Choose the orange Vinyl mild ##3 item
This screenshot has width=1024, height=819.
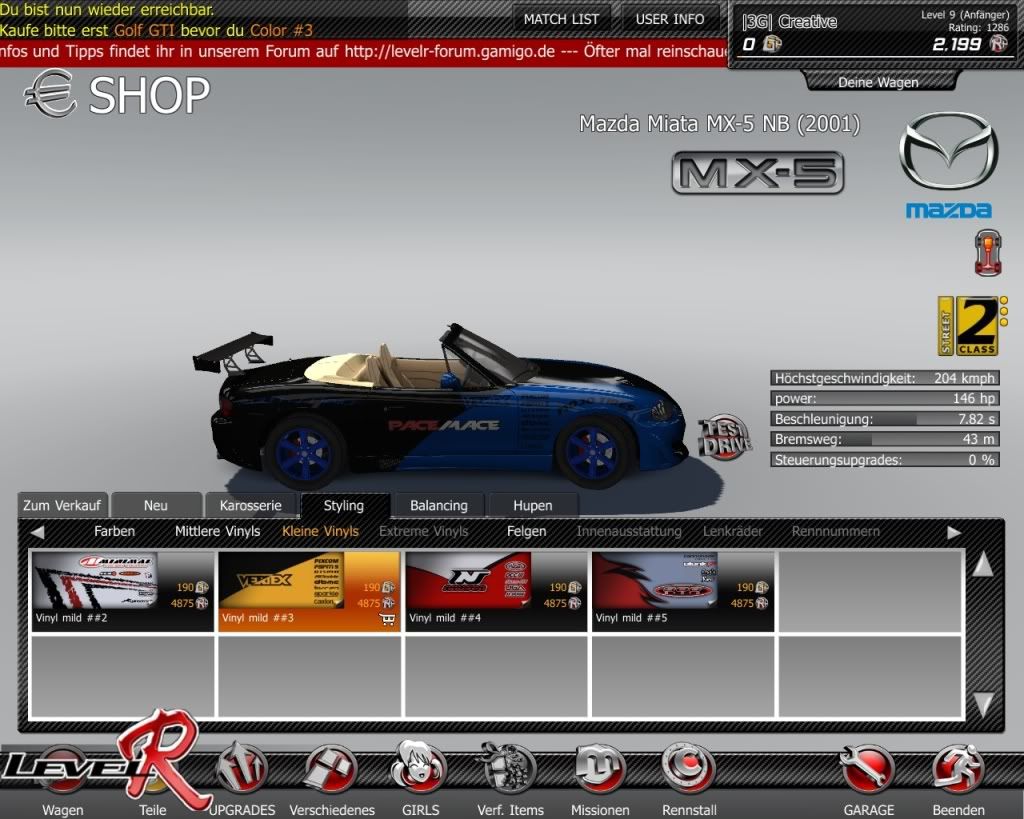click(x=309, y=590)
